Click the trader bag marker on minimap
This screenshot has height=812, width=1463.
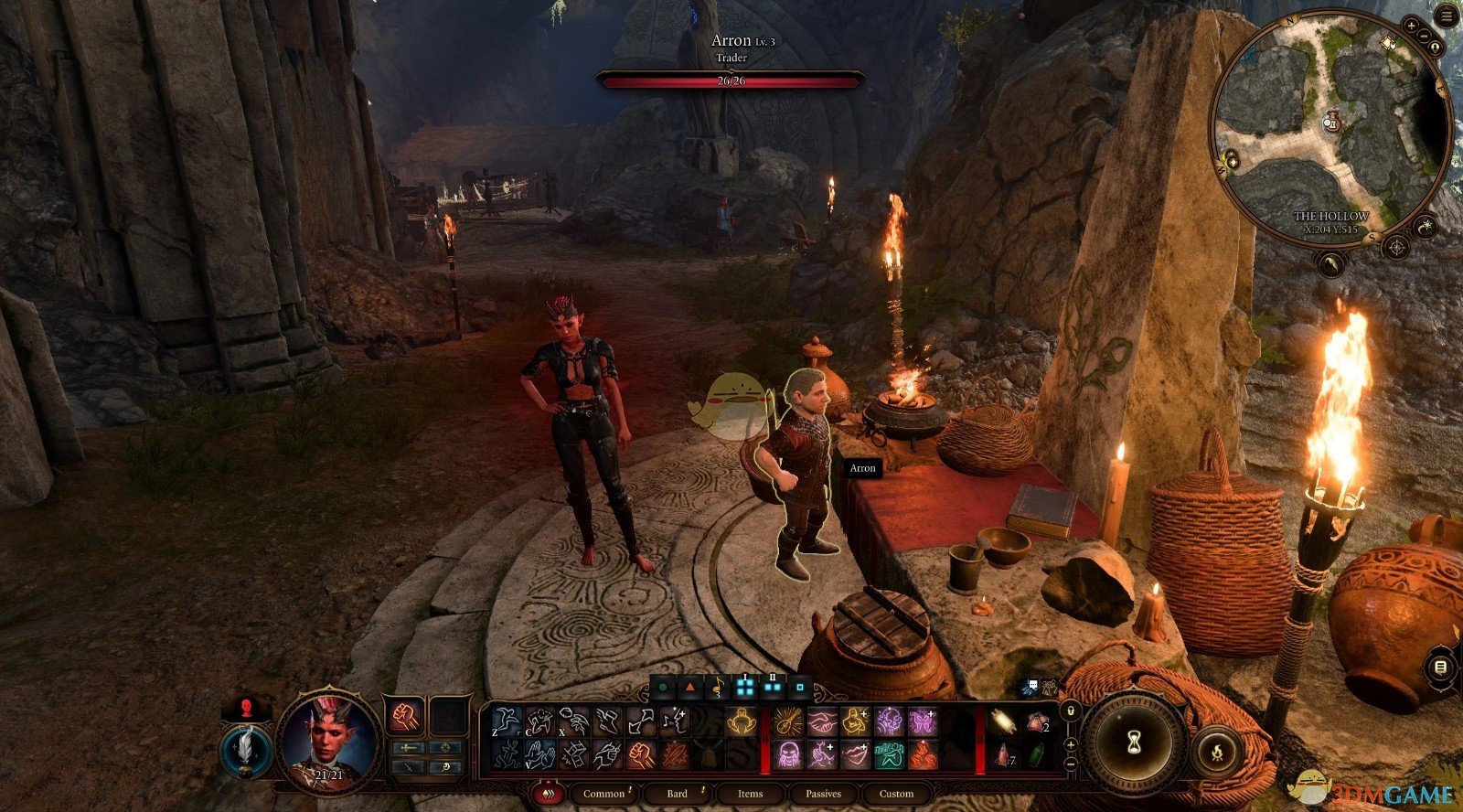[x=1334, y=121]
